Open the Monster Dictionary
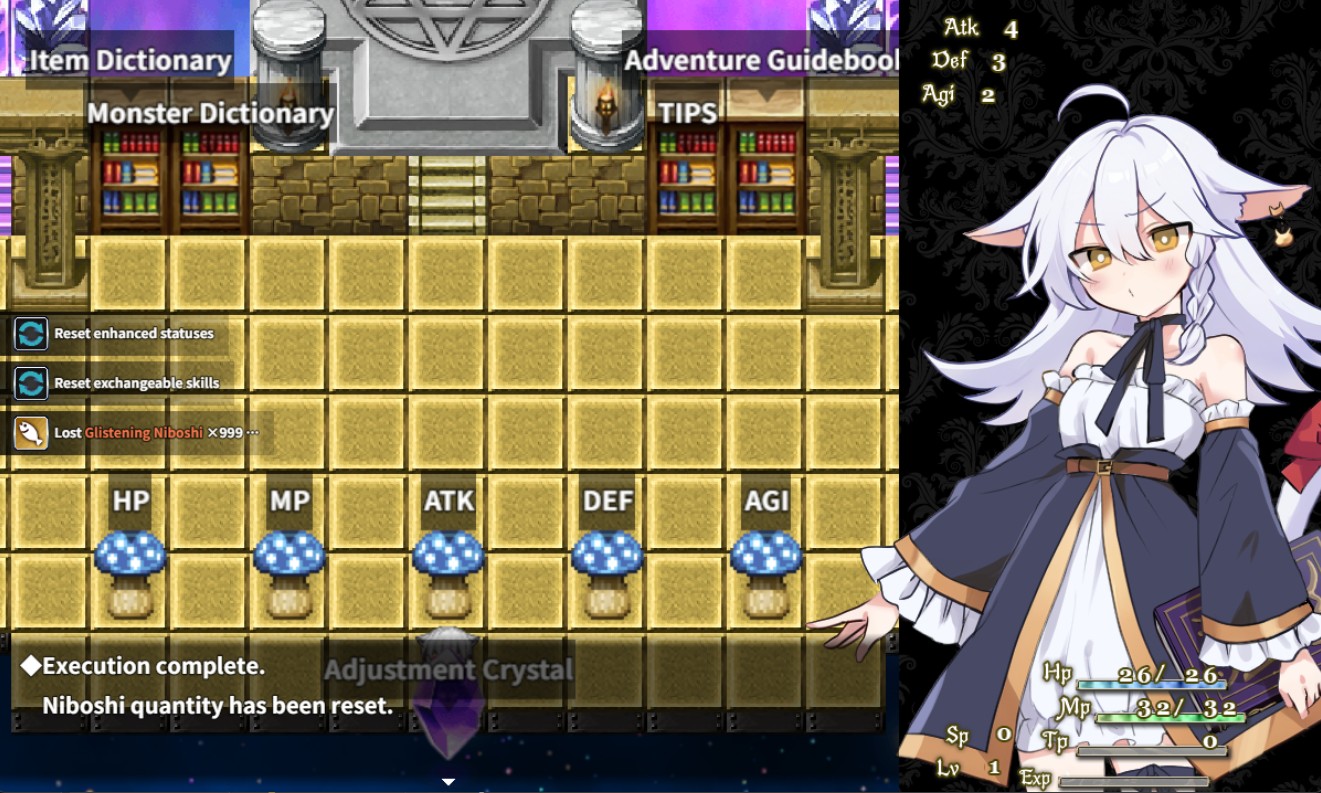Image resolution: width=1321 pixels, height=793 pixels. pos(210,113)
